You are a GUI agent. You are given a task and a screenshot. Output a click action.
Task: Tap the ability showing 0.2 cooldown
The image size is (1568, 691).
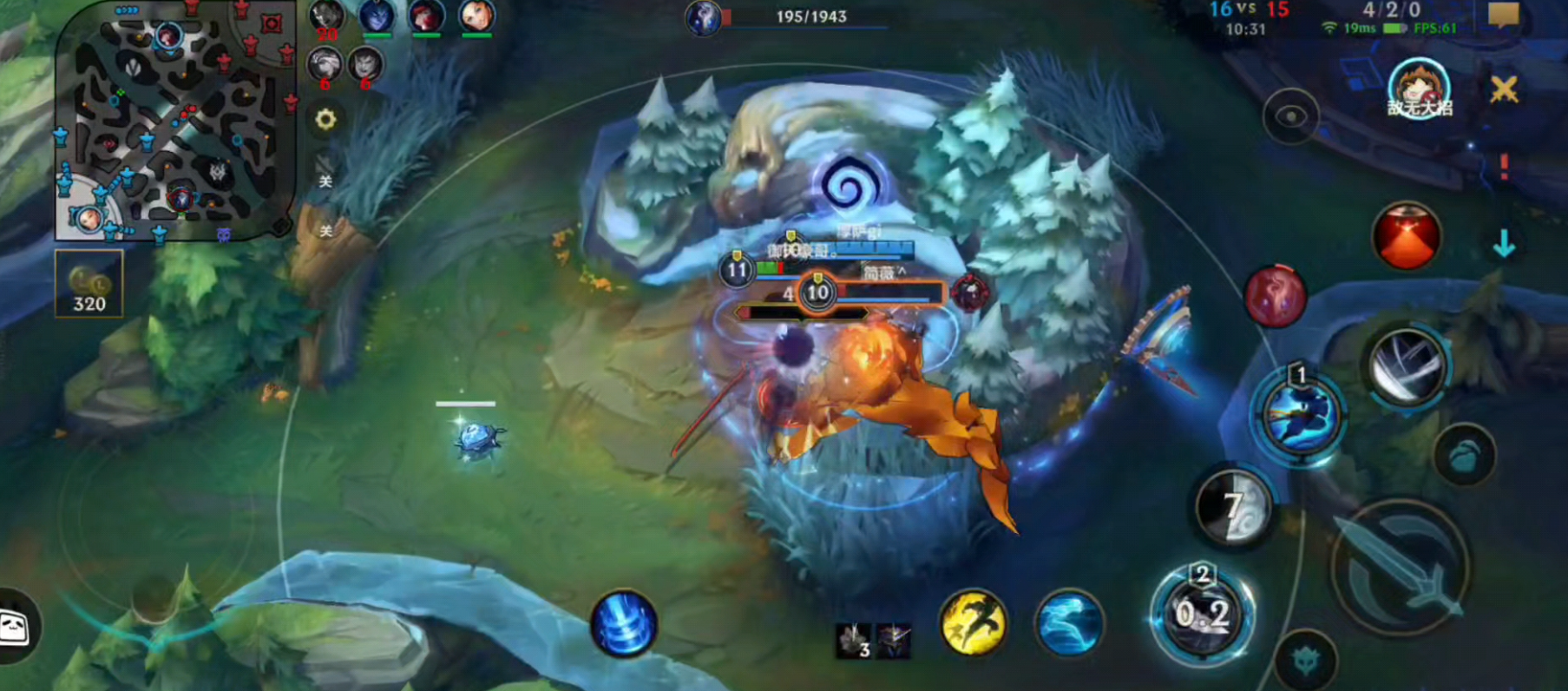click(x=1202, y=615)
